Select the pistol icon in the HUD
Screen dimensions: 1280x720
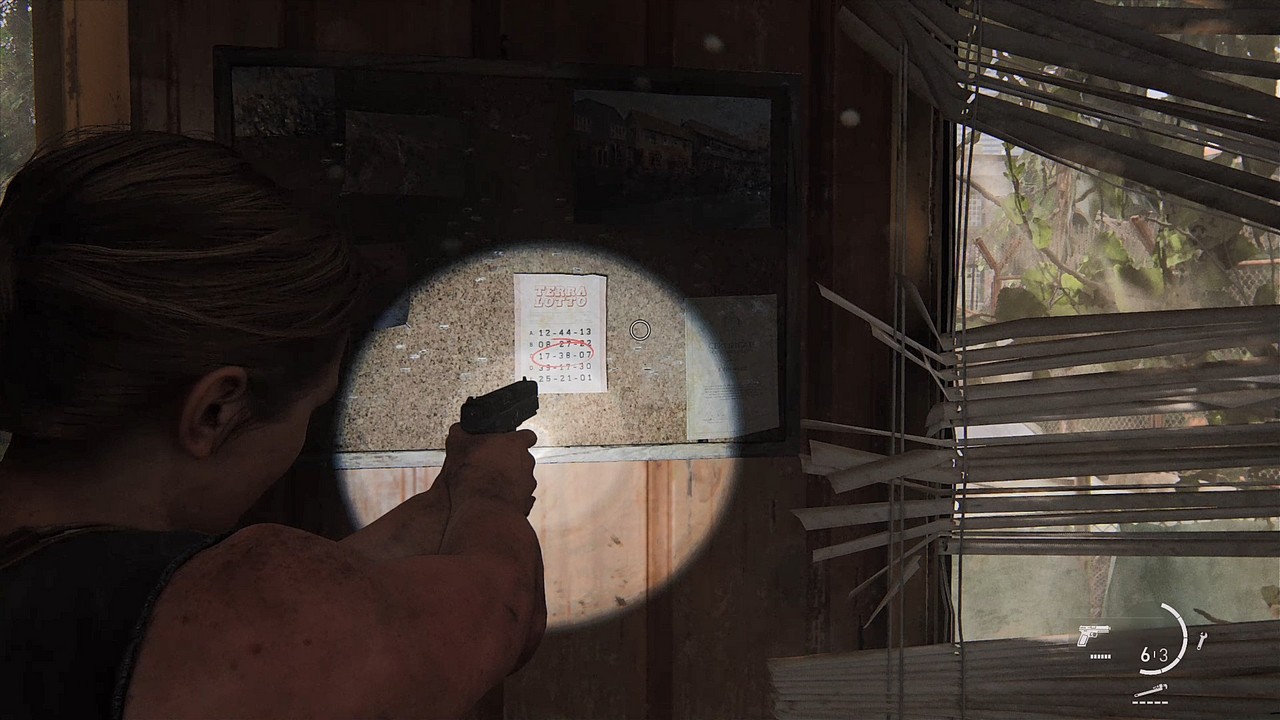coord(1093,635)
